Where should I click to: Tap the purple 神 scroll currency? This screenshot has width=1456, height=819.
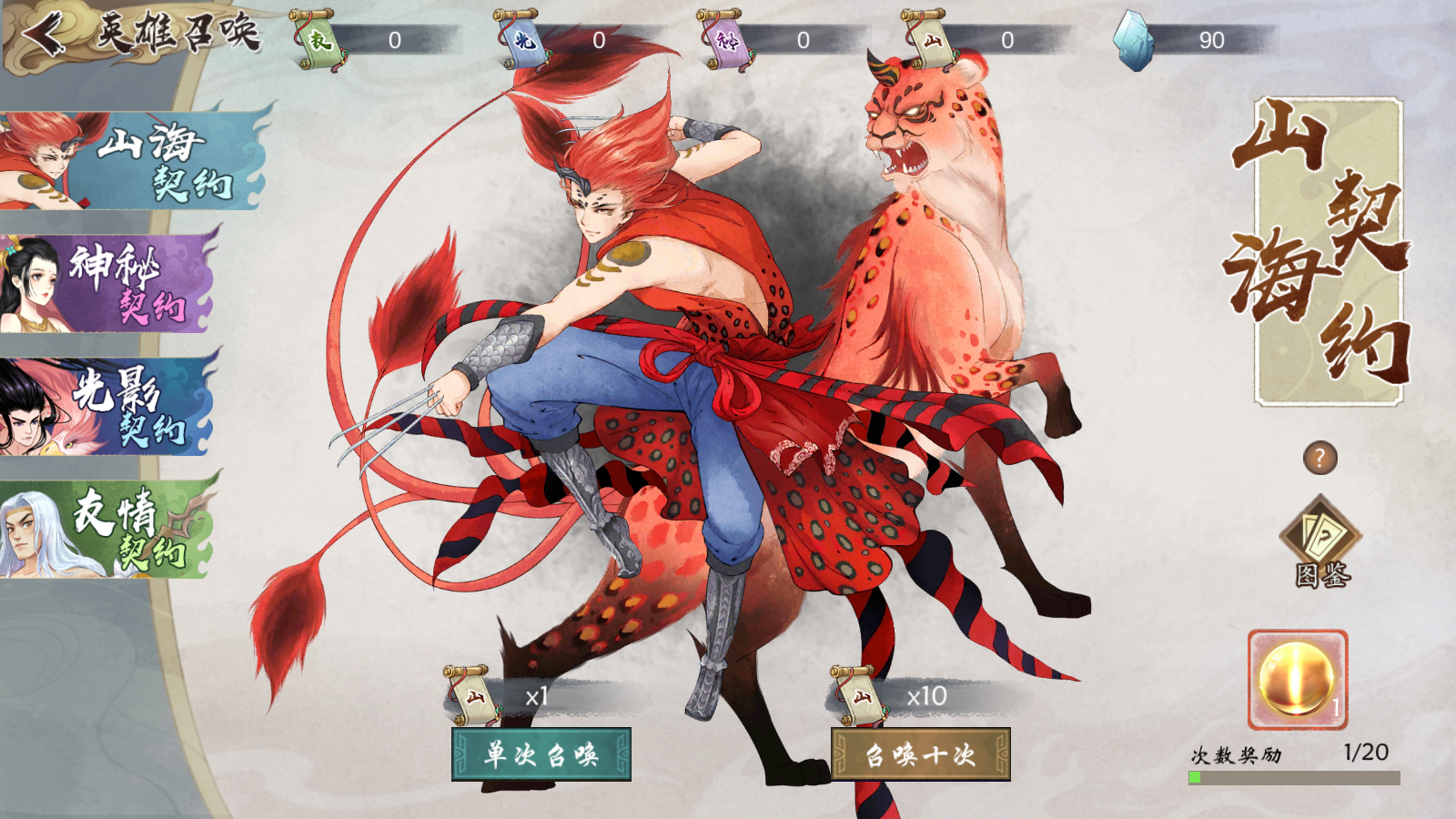tap(725, 40)
